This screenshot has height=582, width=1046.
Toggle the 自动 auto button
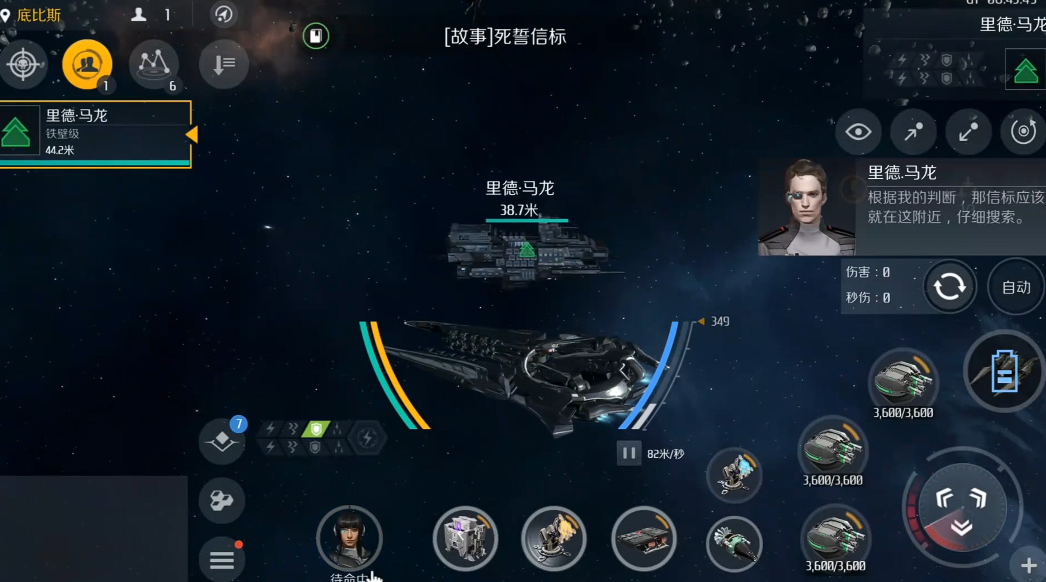click(x=1015, y=287)
